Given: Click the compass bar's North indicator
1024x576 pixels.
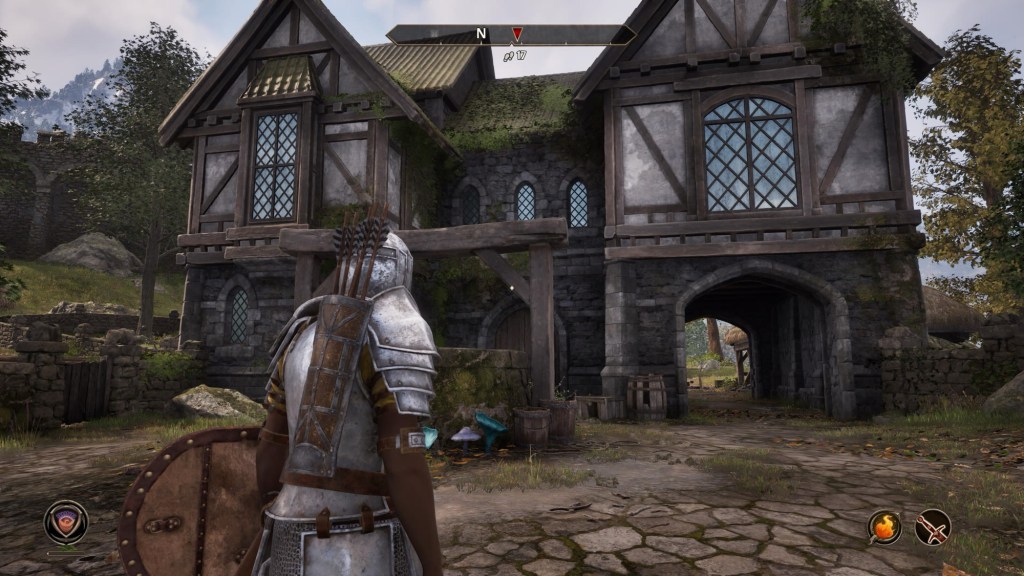Looking at the screenshot, I should (x=481, y=34).
